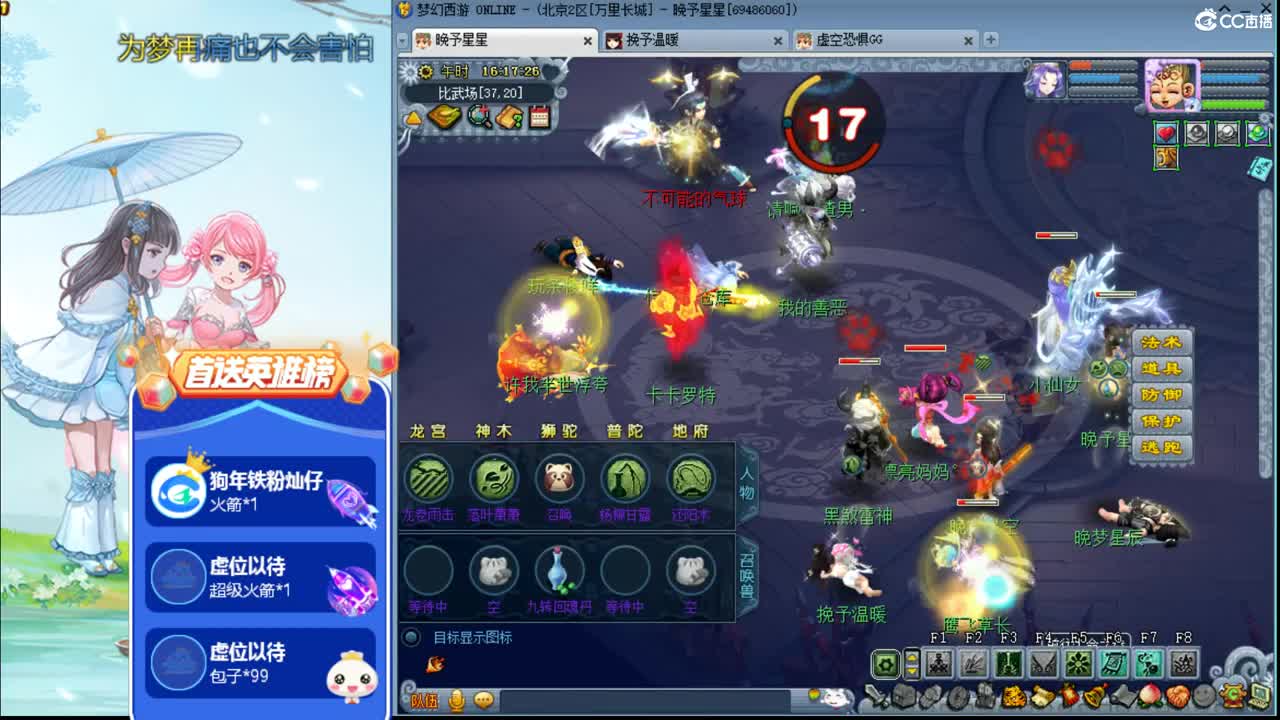This screenshot has height=720, width=1280.
Task: Open the 道具 items button on the right
Action: pyautogui.click(x=1160, y=367)
